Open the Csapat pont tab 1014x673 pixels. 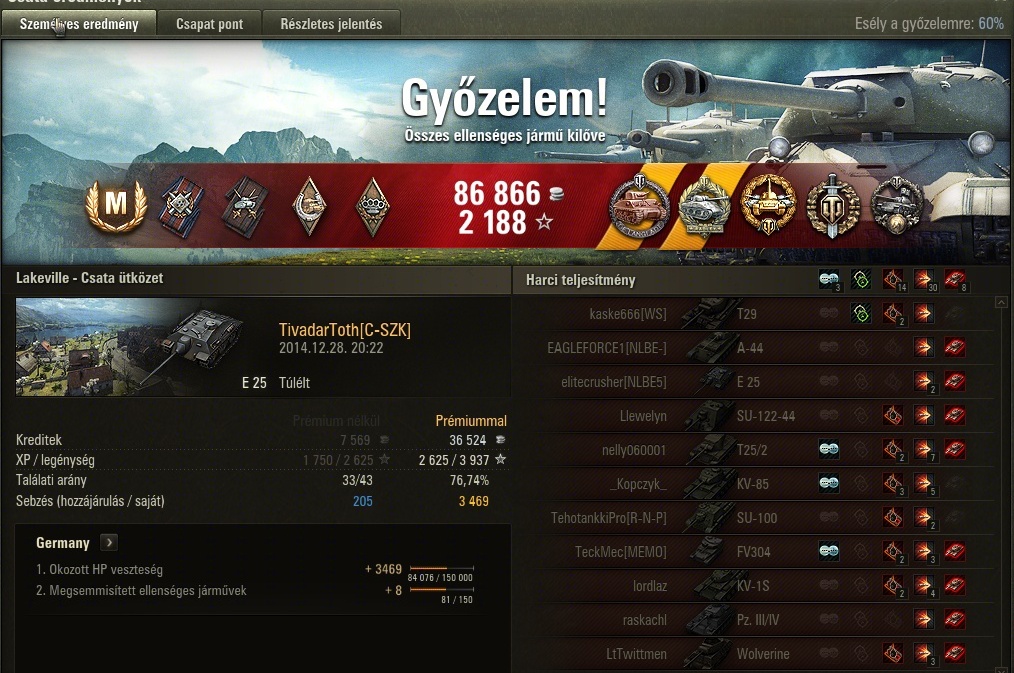tap(209, 23)
